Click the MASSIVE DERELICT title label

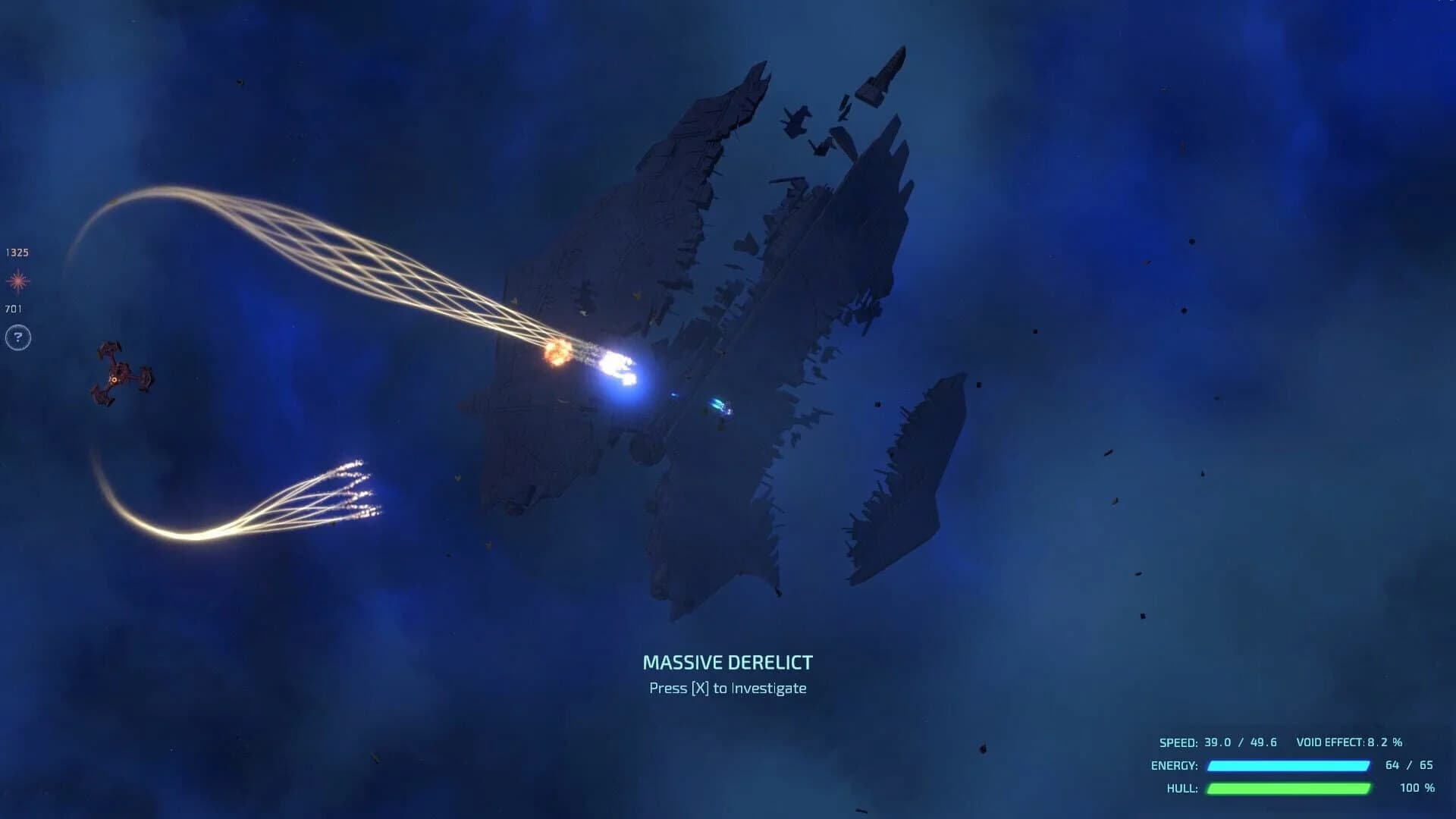click(727, 662)
